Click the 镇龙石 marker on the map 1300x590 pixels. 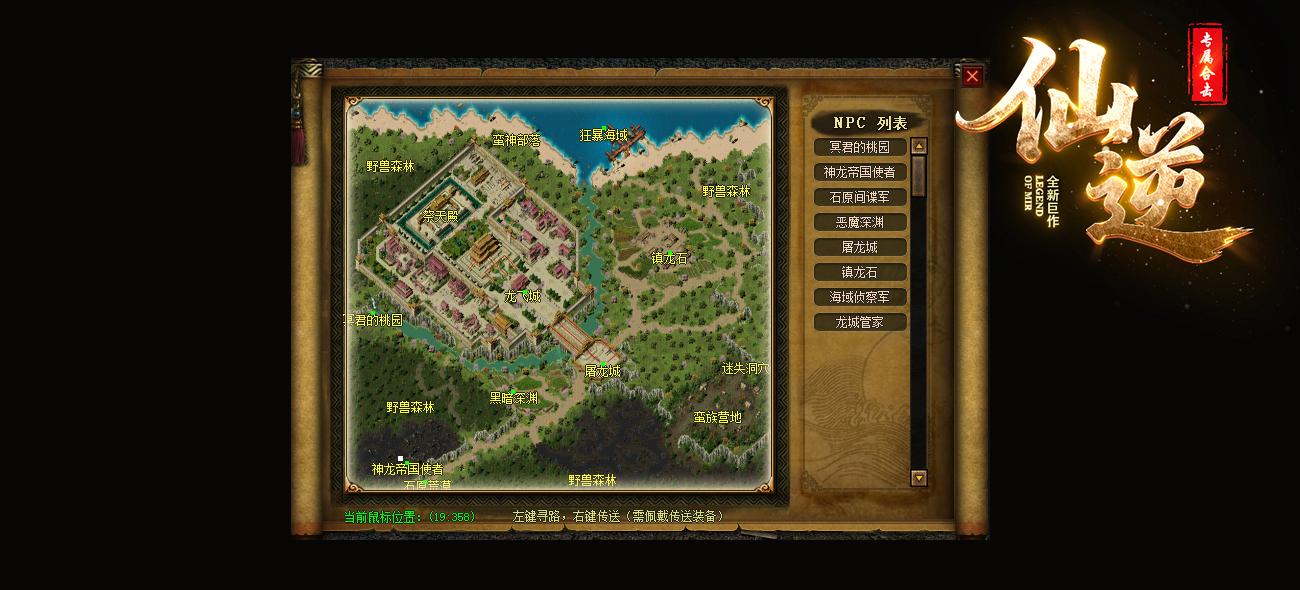pos(669,258)
